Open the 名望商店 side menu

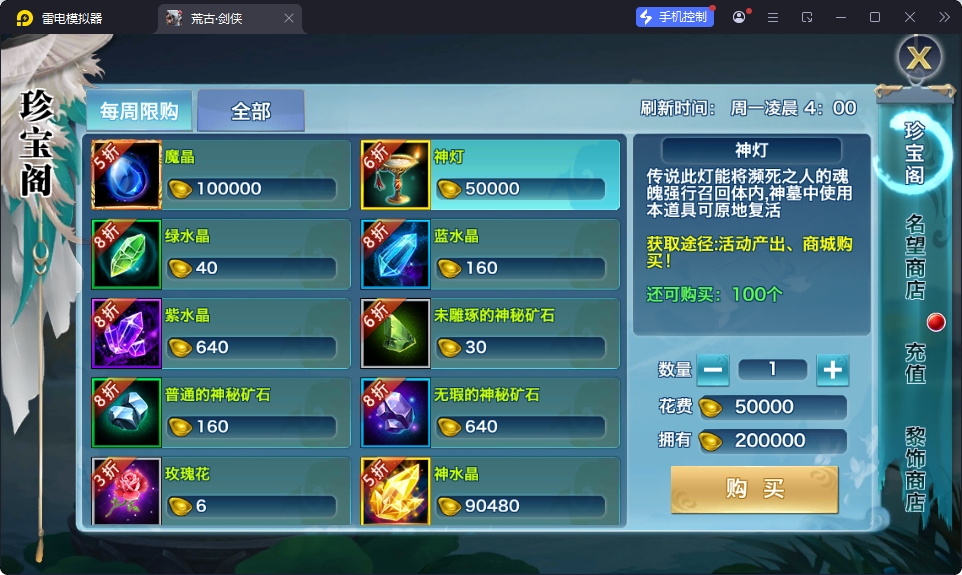(915, 256)
